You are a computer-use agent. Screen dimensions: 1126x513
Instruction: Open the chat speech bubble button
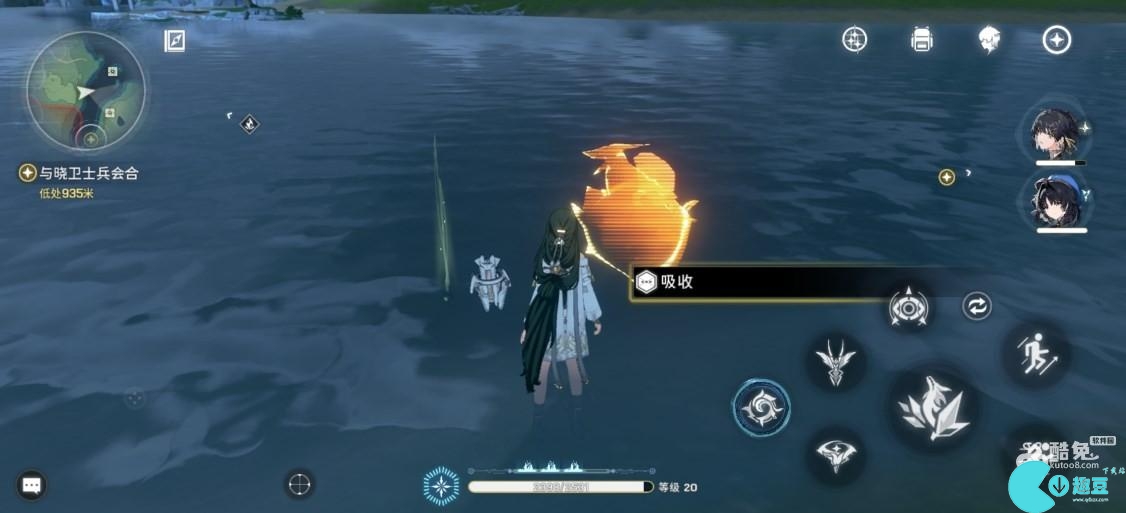point(31,485)
